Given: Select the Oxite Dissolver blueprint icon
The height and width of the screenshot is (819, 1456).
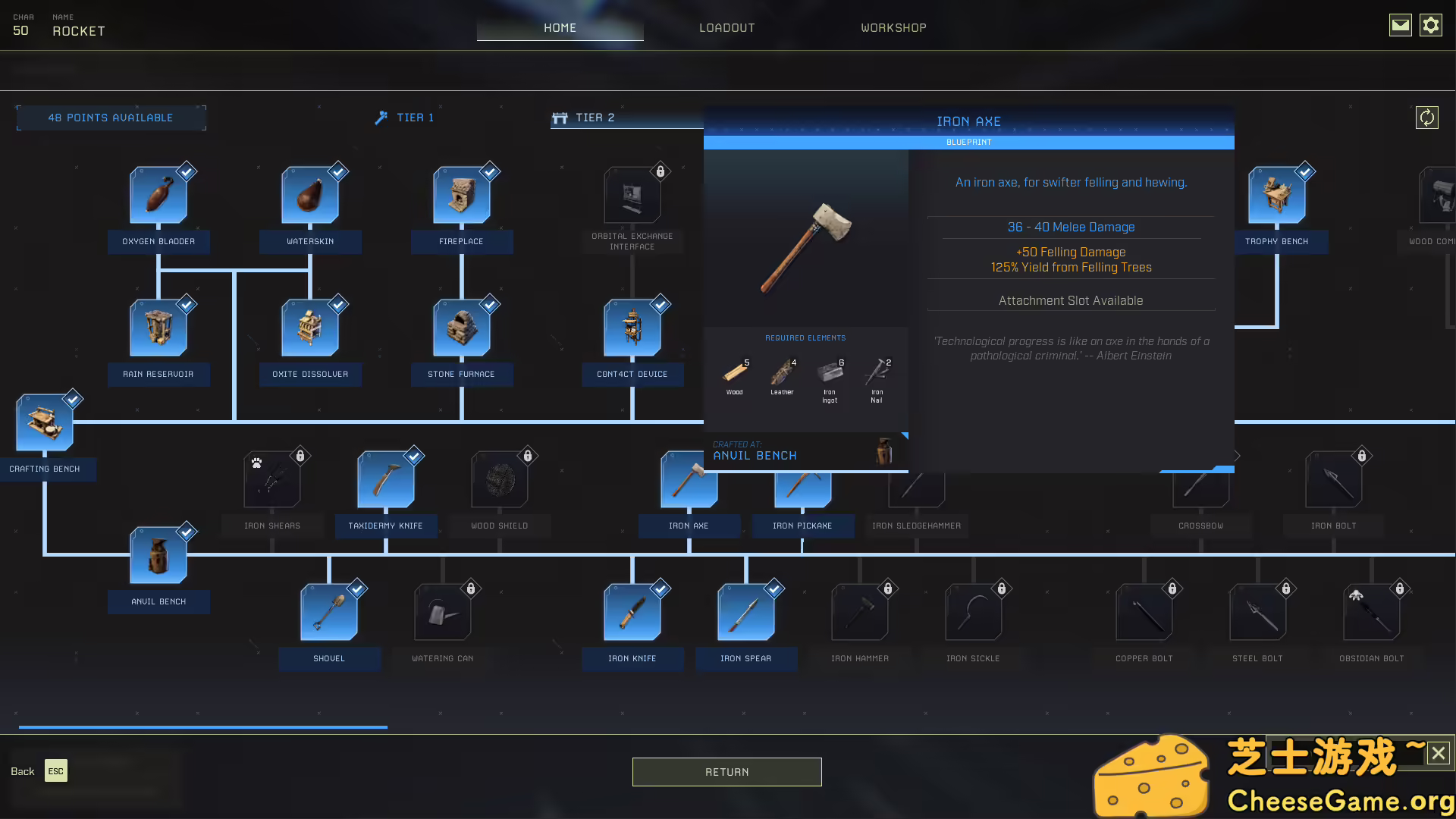Looking at the screenshot, I should (310, 328).
